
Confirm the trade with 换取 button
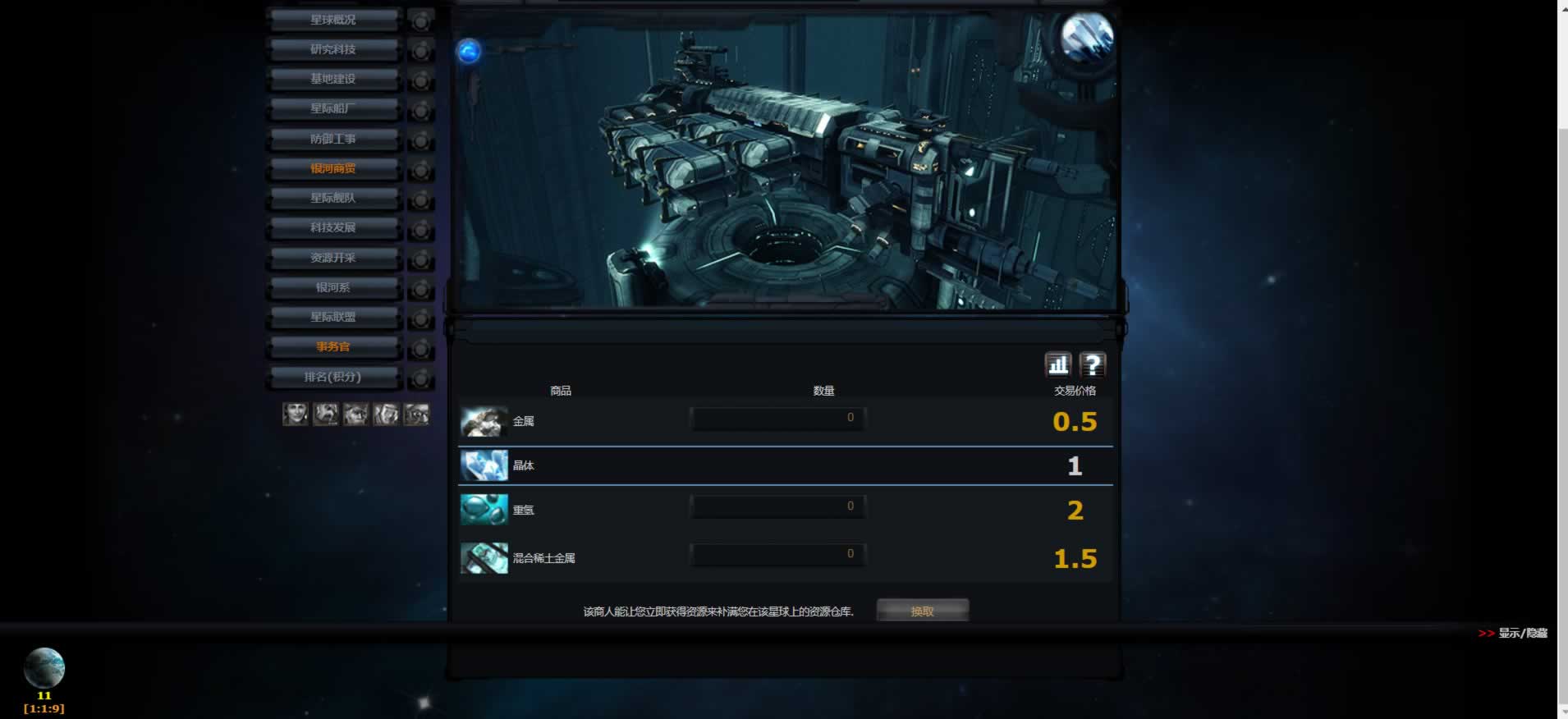point(922,611)
